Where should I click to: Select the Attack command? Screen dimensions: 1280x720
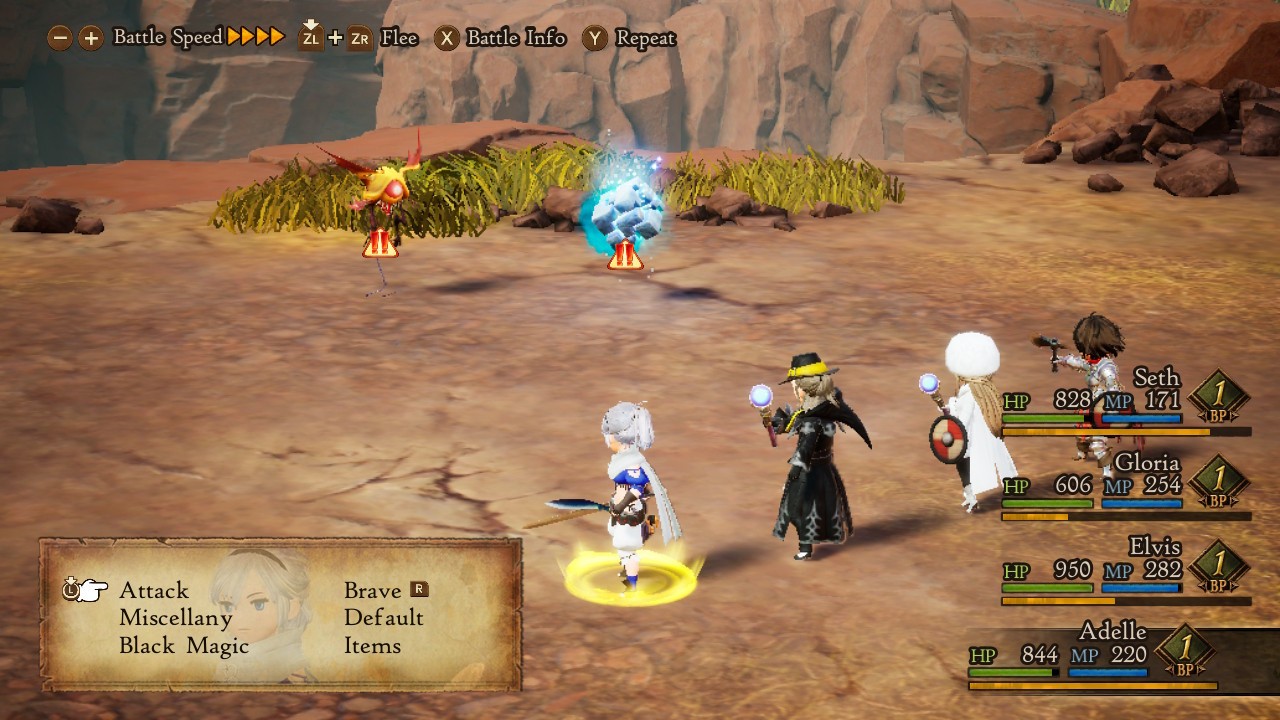click(153, 590)
